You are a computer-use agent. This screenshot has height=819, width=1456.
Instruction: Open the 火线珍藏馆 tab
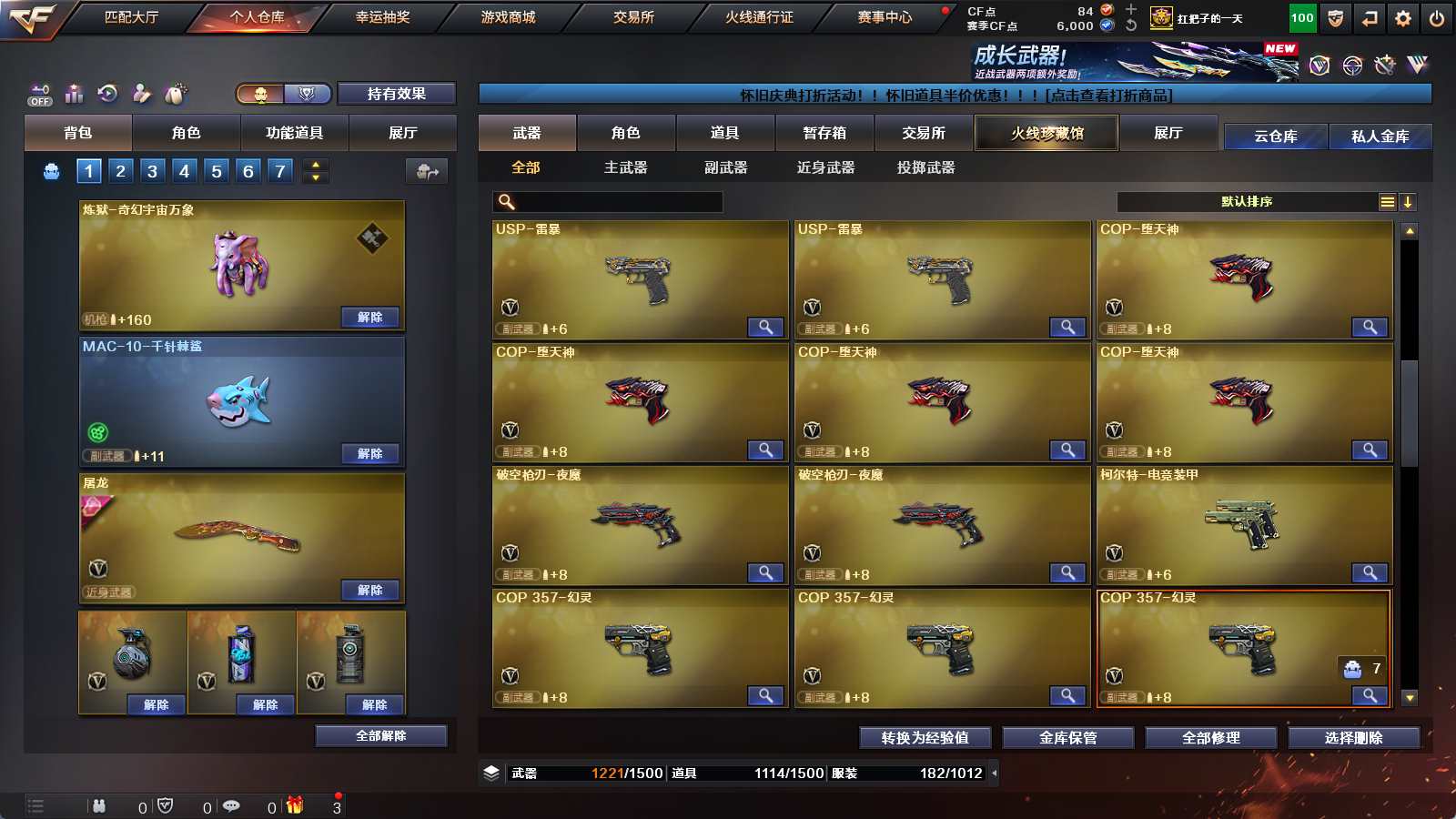pyautogui.click(x=1046, y=133)
